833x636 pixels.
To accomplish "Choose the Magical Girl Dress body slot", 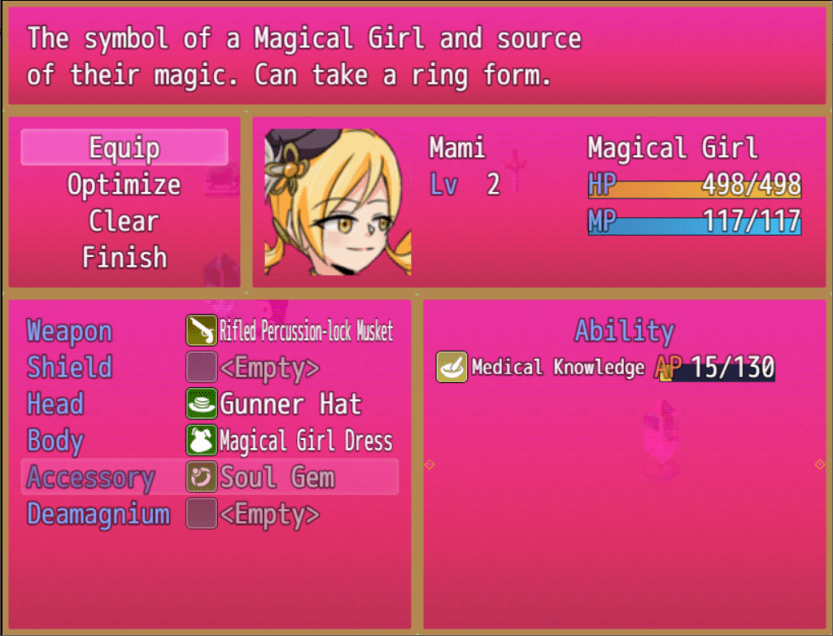I will pos(290,441).
